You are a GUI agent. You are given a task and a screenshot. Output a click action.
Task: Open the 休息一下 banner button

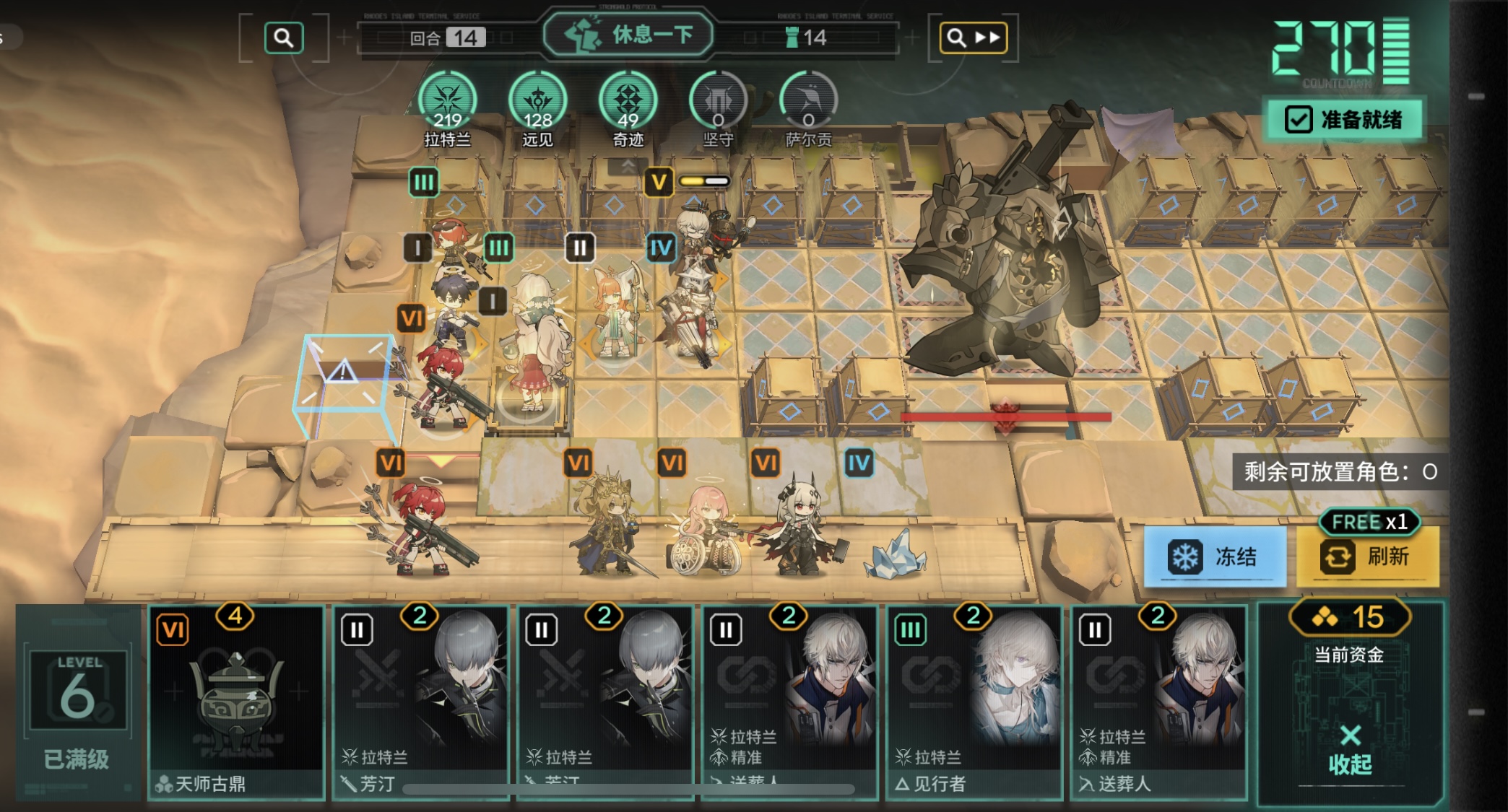click(x=628, y=35)
